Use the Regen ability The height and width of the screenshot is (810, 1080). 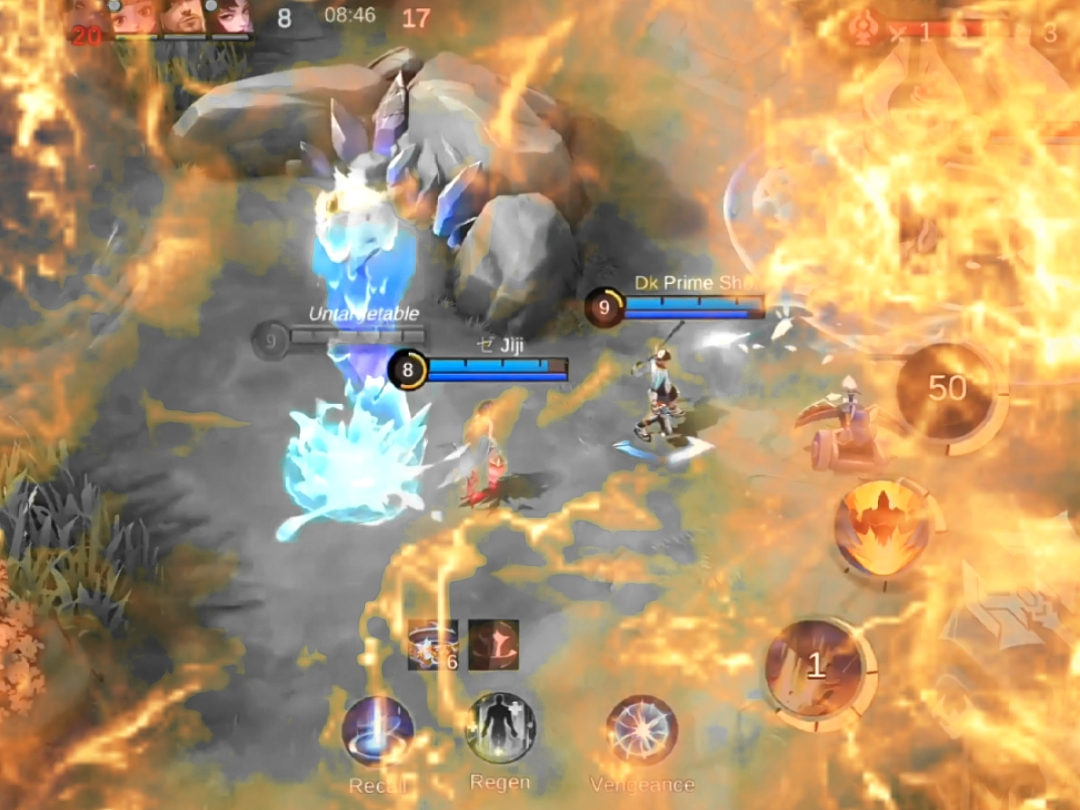(x=500, y=728)
